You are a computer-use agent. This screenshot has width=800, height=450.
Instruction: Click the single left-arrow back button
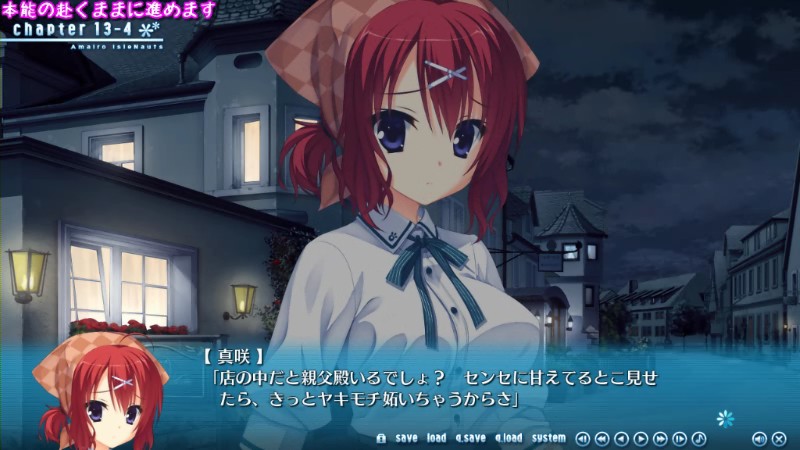click(x=621, y=438)
